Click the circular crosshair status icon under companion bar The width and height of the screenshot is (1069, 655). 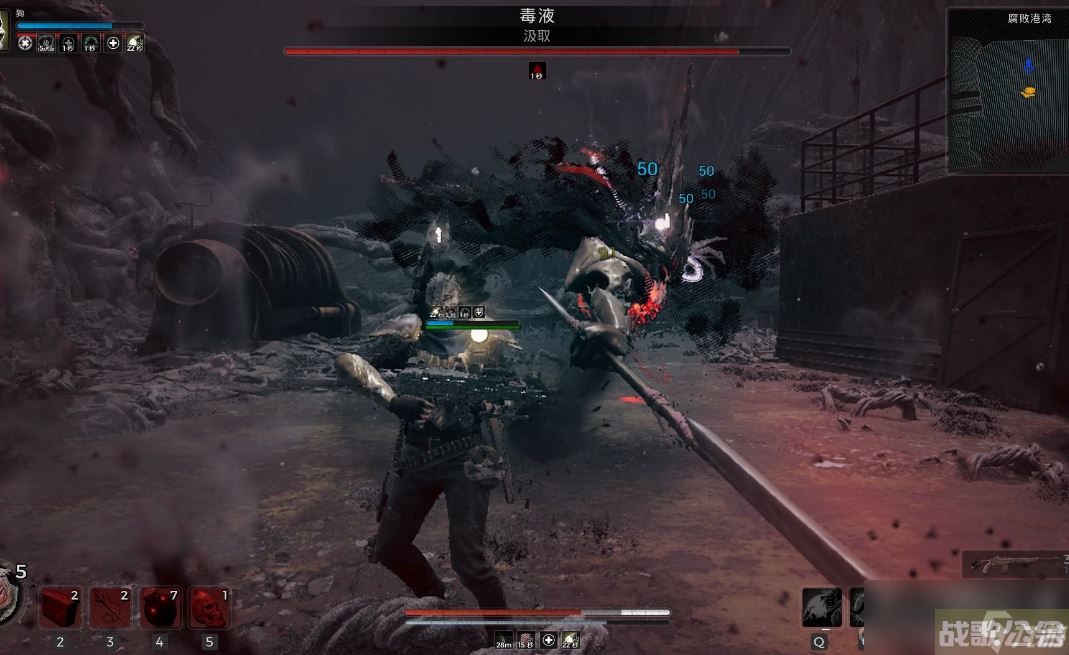(x=25, y=43)
